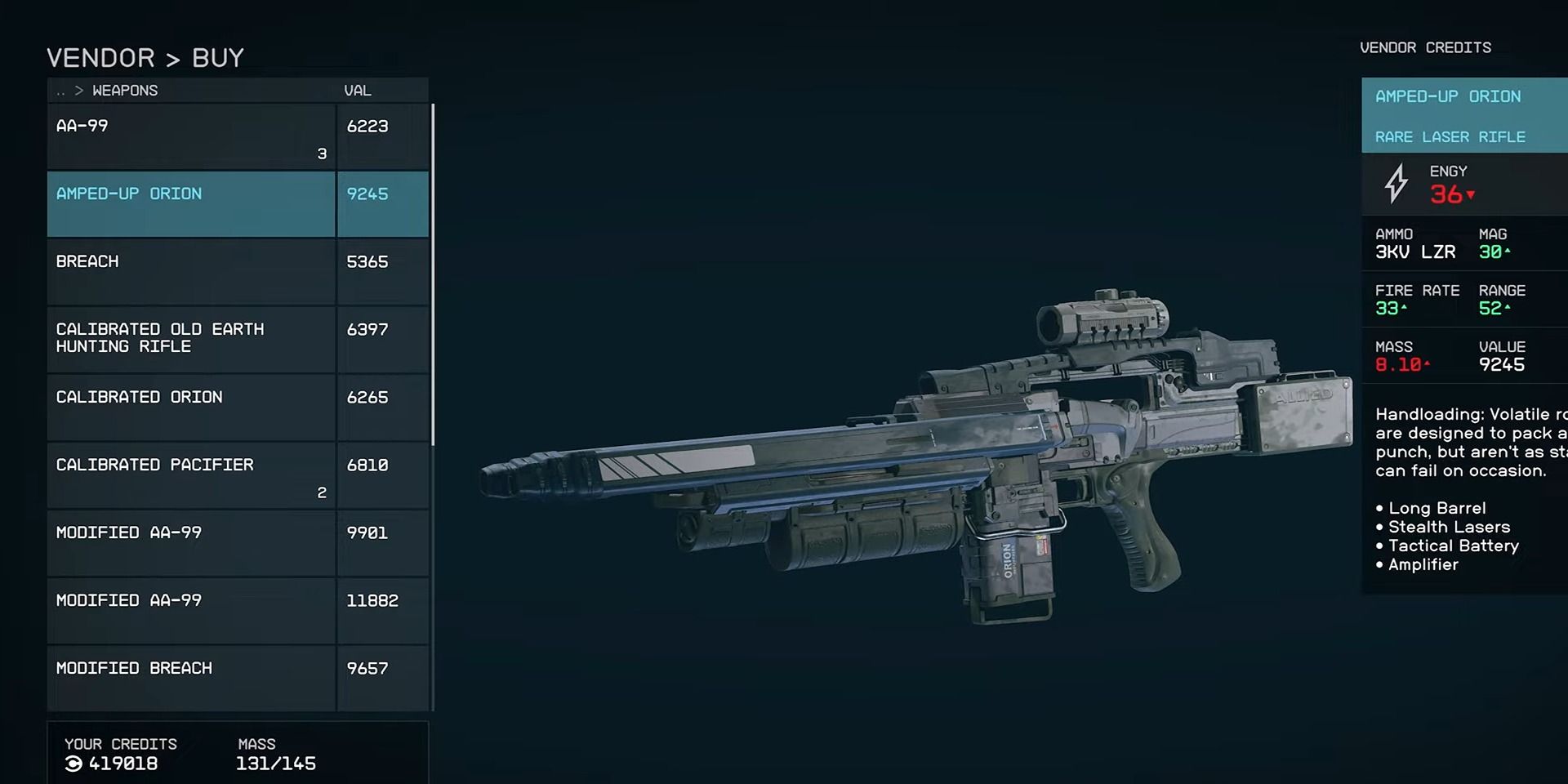
Task: Click the green arrow beside RANGE 52
Action: coord(1507,309)
